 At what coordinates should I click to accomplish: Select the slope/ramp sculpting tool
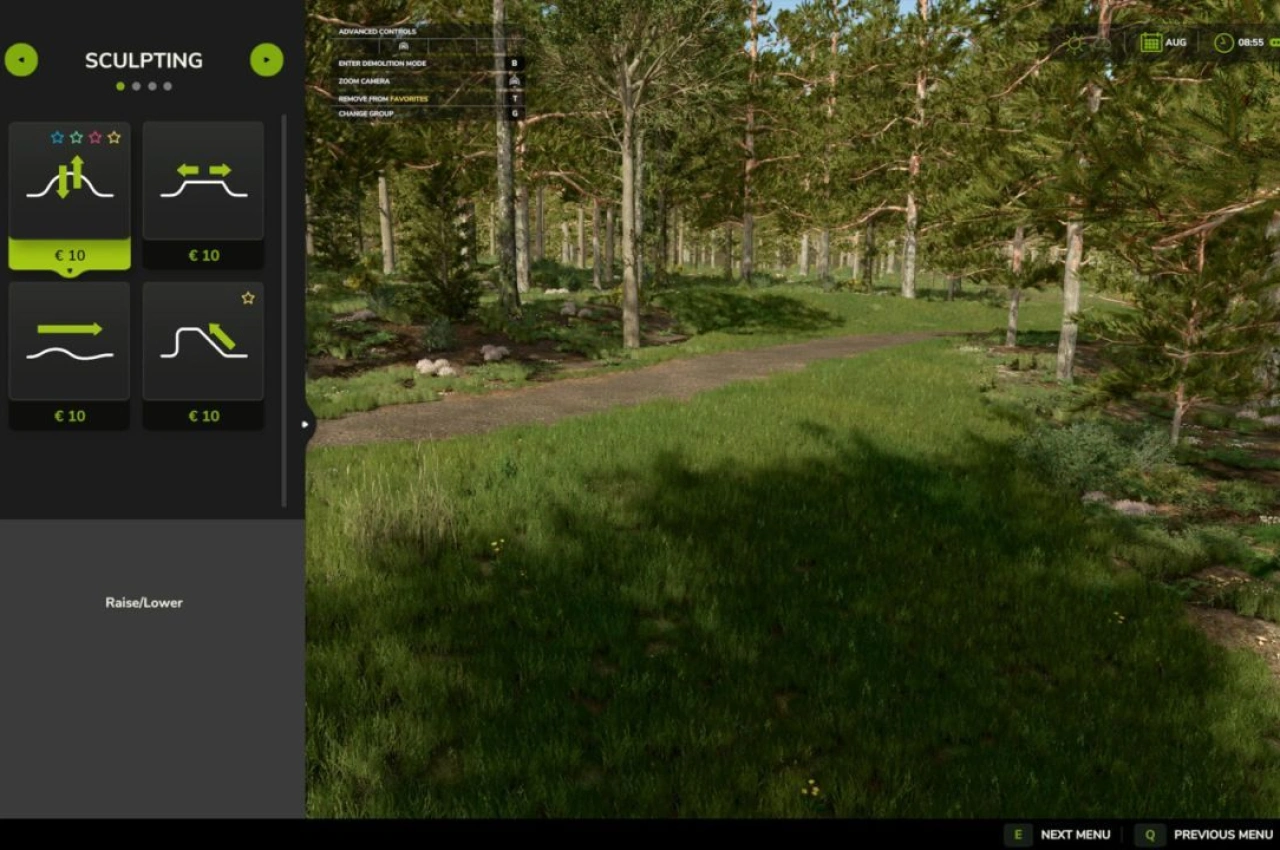coord(203,342)
